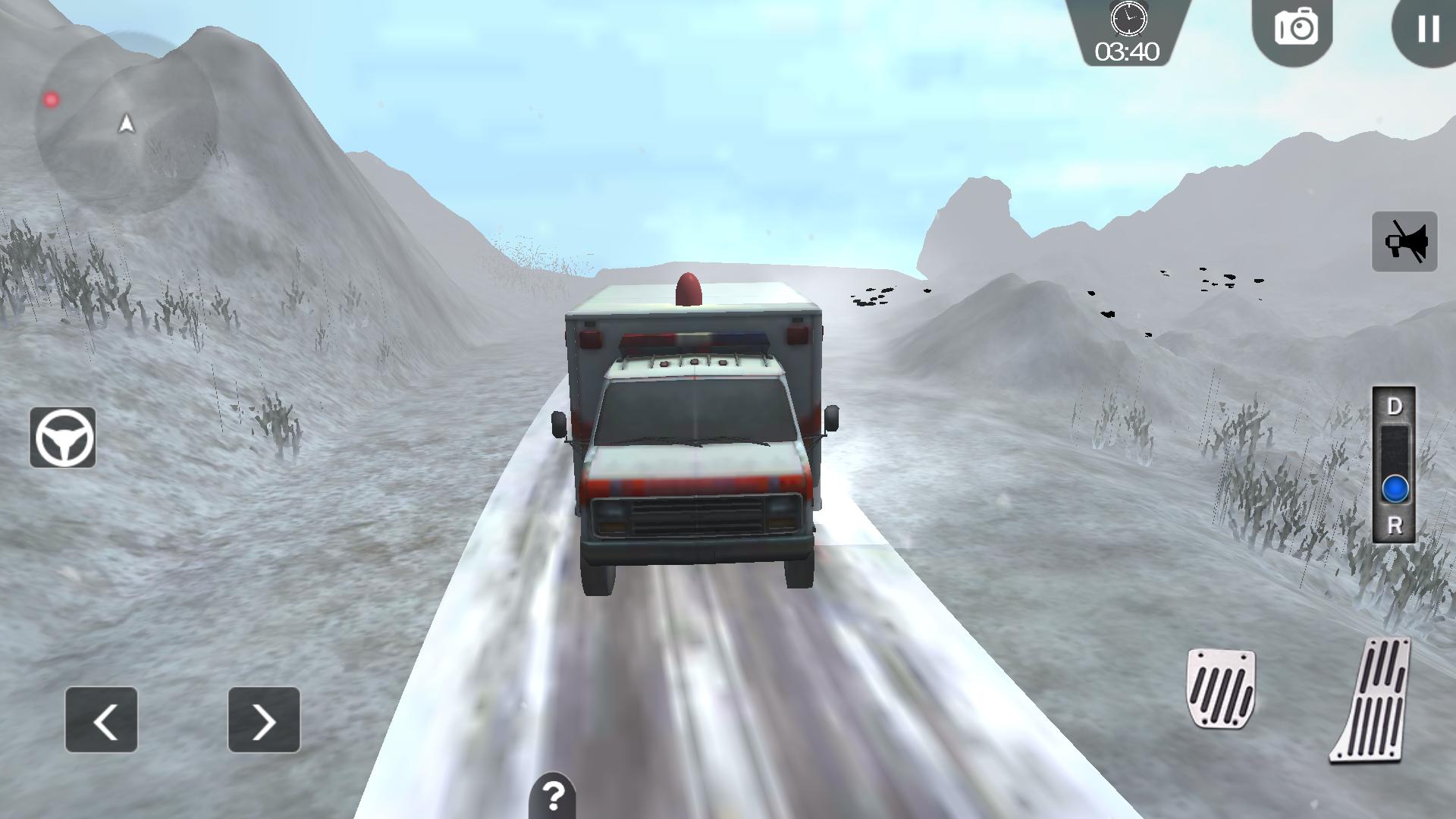
Task: Tap the timer display showing 03:40
Action: 1128,52
